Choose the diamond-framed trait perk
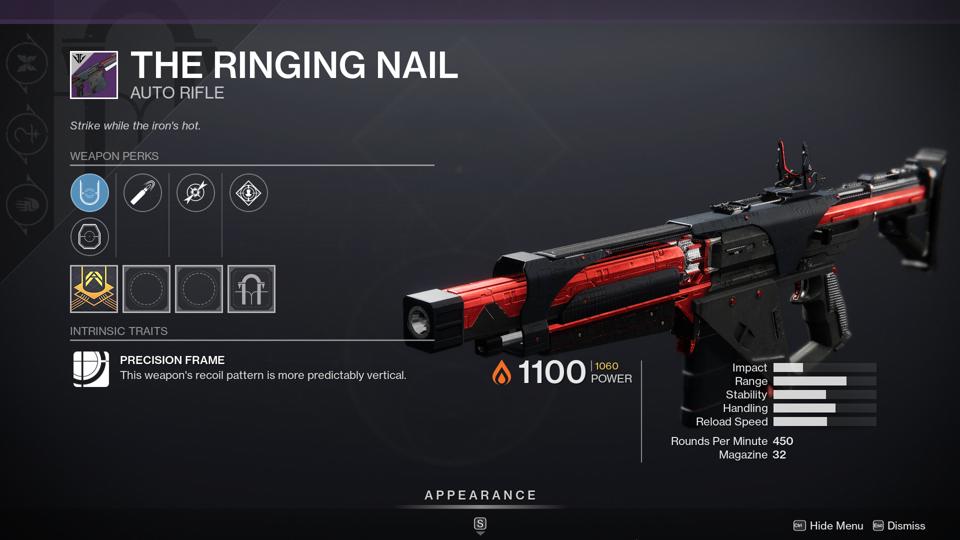 click(x=248, y=192)
